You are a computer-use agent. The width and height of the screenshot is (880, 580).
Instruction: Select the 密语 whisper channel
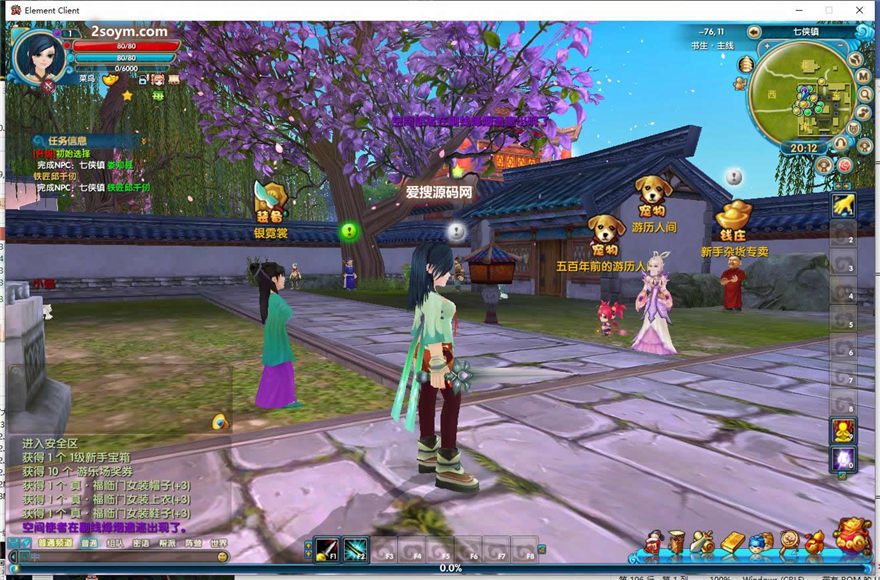(141, 544)
